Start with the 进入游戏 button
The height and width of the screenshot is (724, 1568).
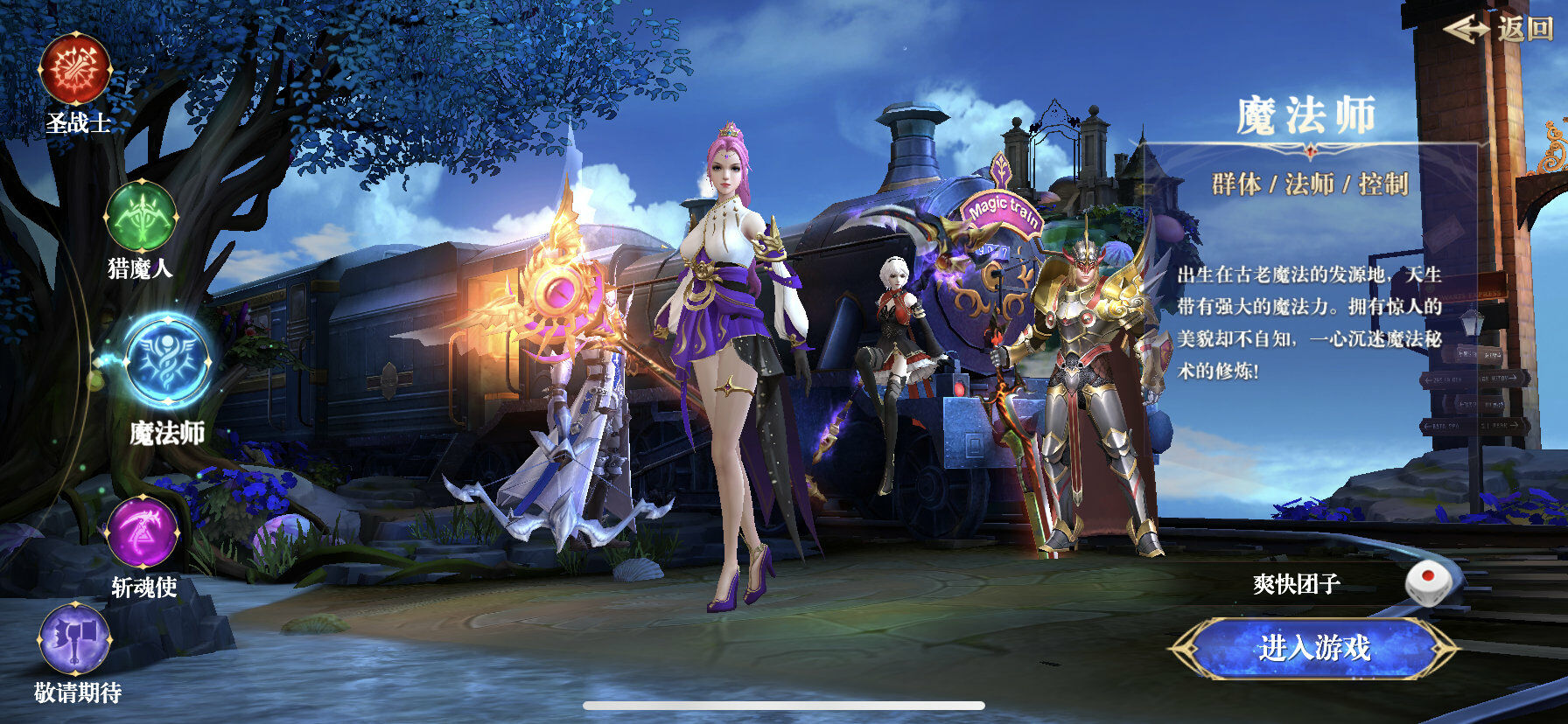(1313, 648)
